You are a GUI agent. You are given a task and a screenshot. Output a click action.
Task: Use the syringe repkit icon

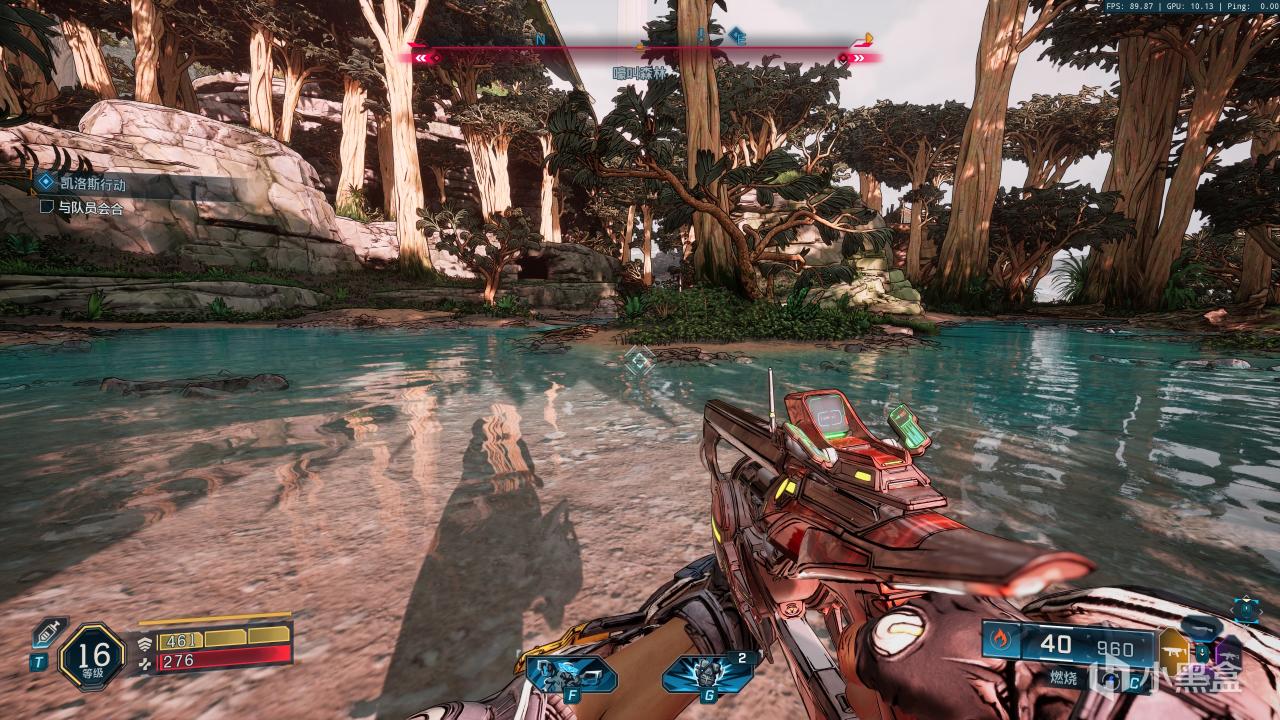point(47,633)
